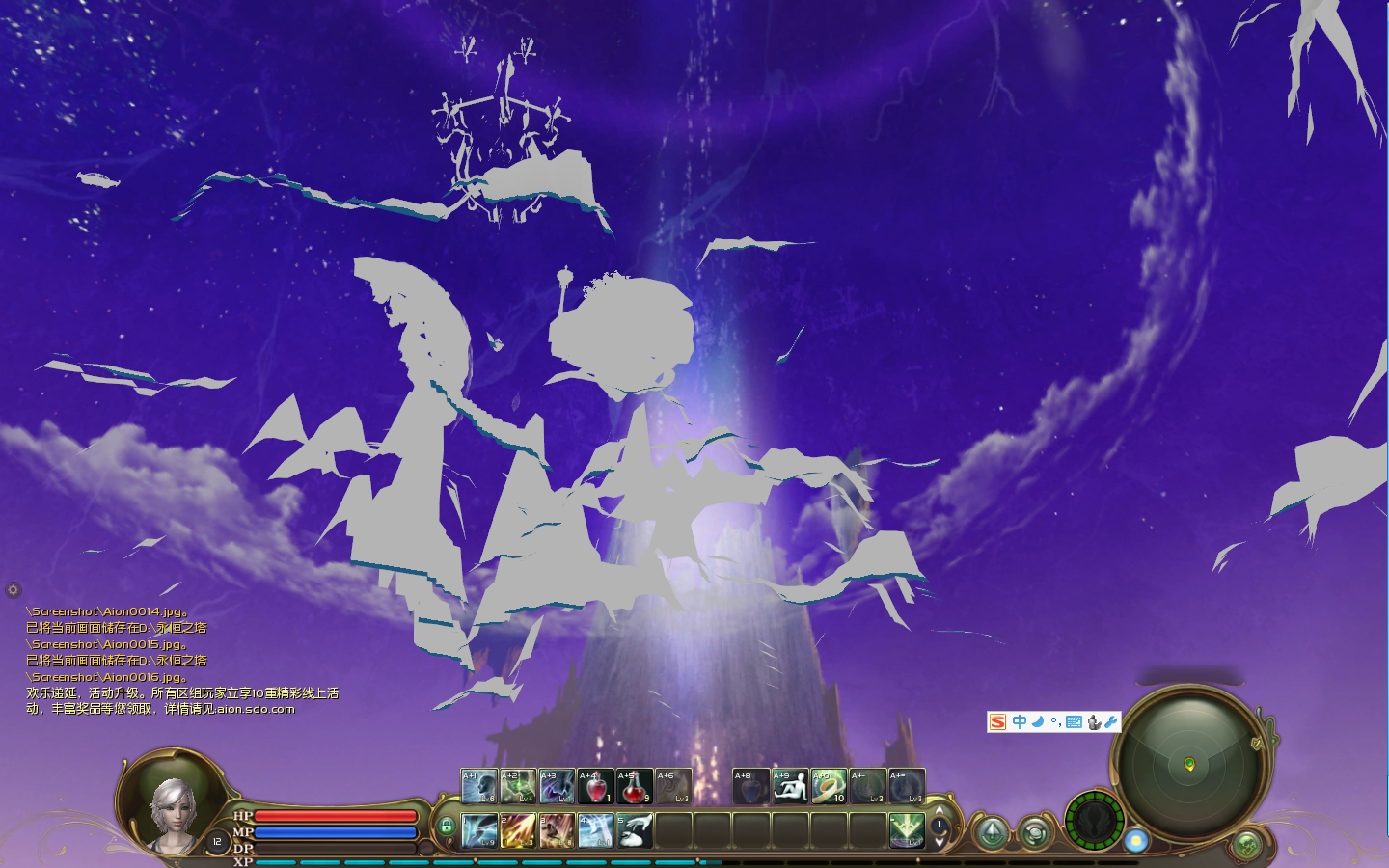The height and width of the screenshot is (868, 1389).
Task: Use the golden ring skill with count 10
Action: point(829,787)
